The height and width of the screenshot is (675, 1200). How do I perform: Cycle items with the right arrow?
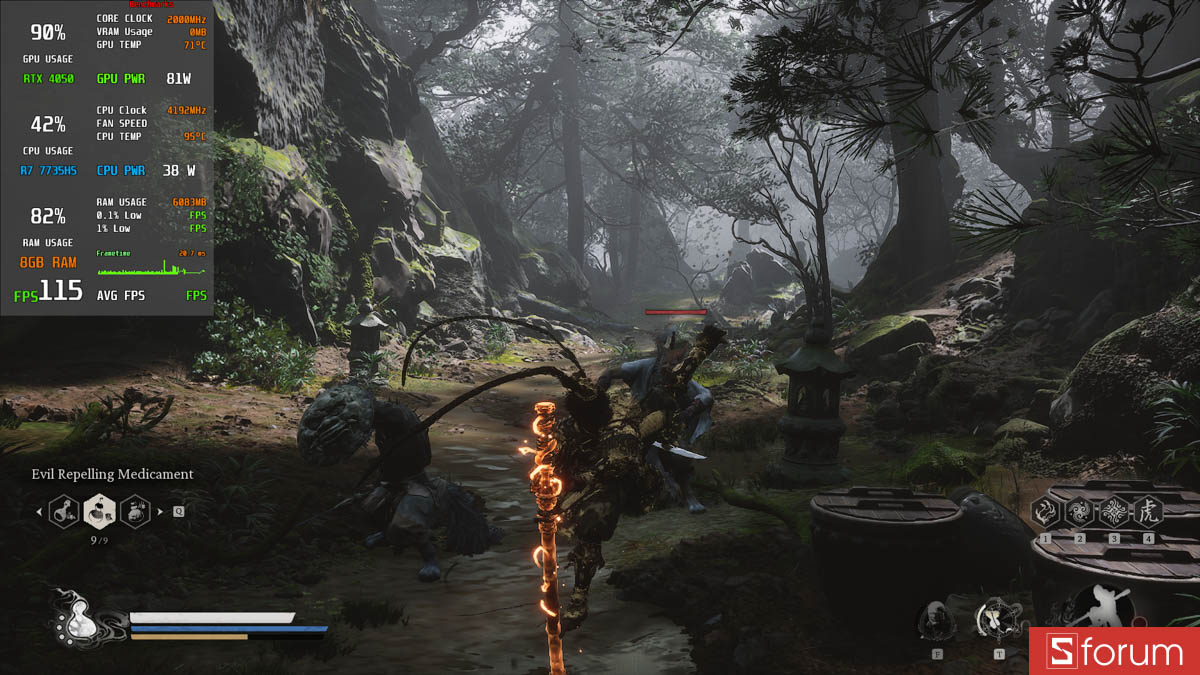coord(160,512)
